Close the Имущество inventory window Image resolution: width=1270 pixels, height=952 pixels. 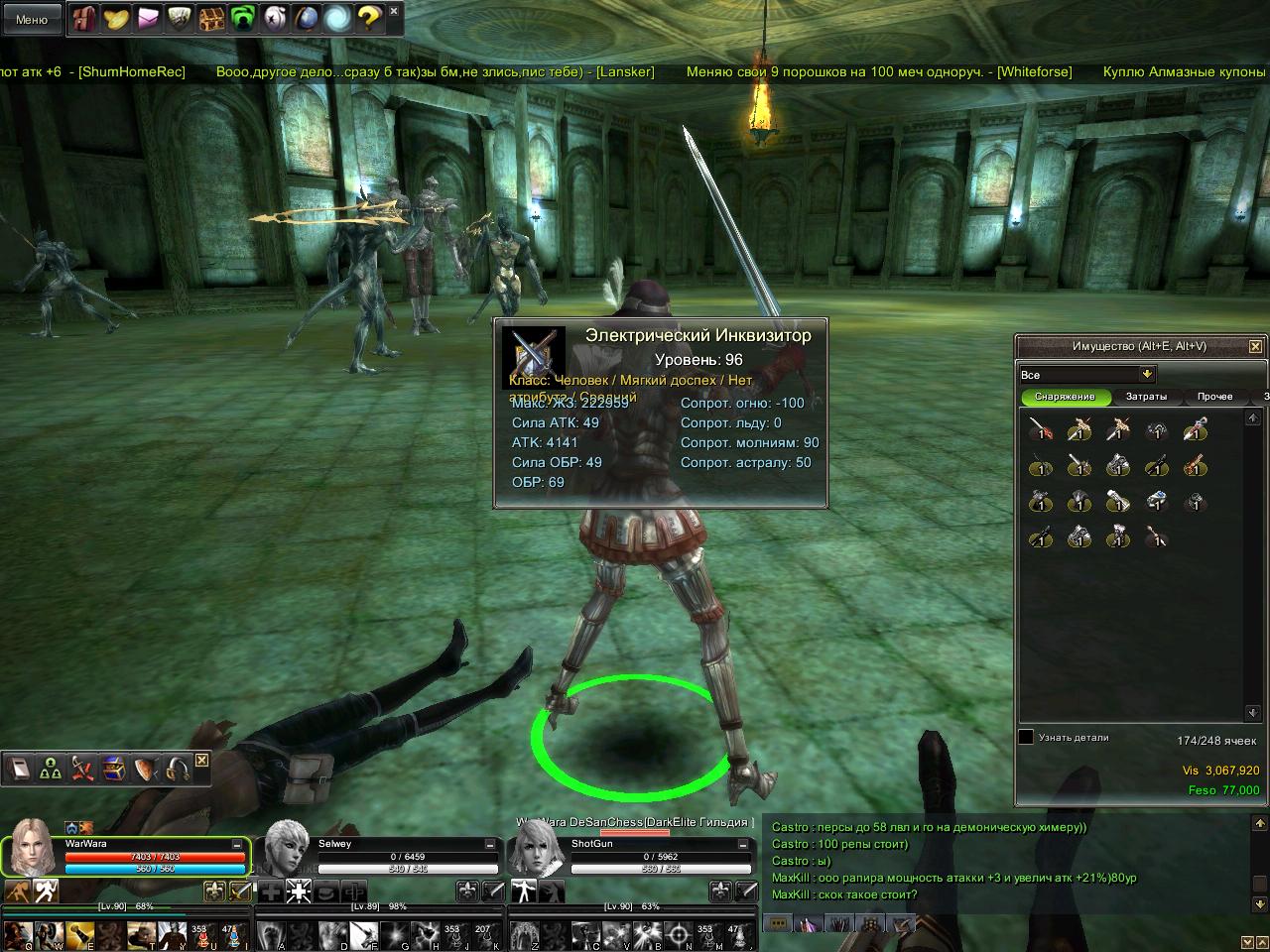coord(1255,346)
